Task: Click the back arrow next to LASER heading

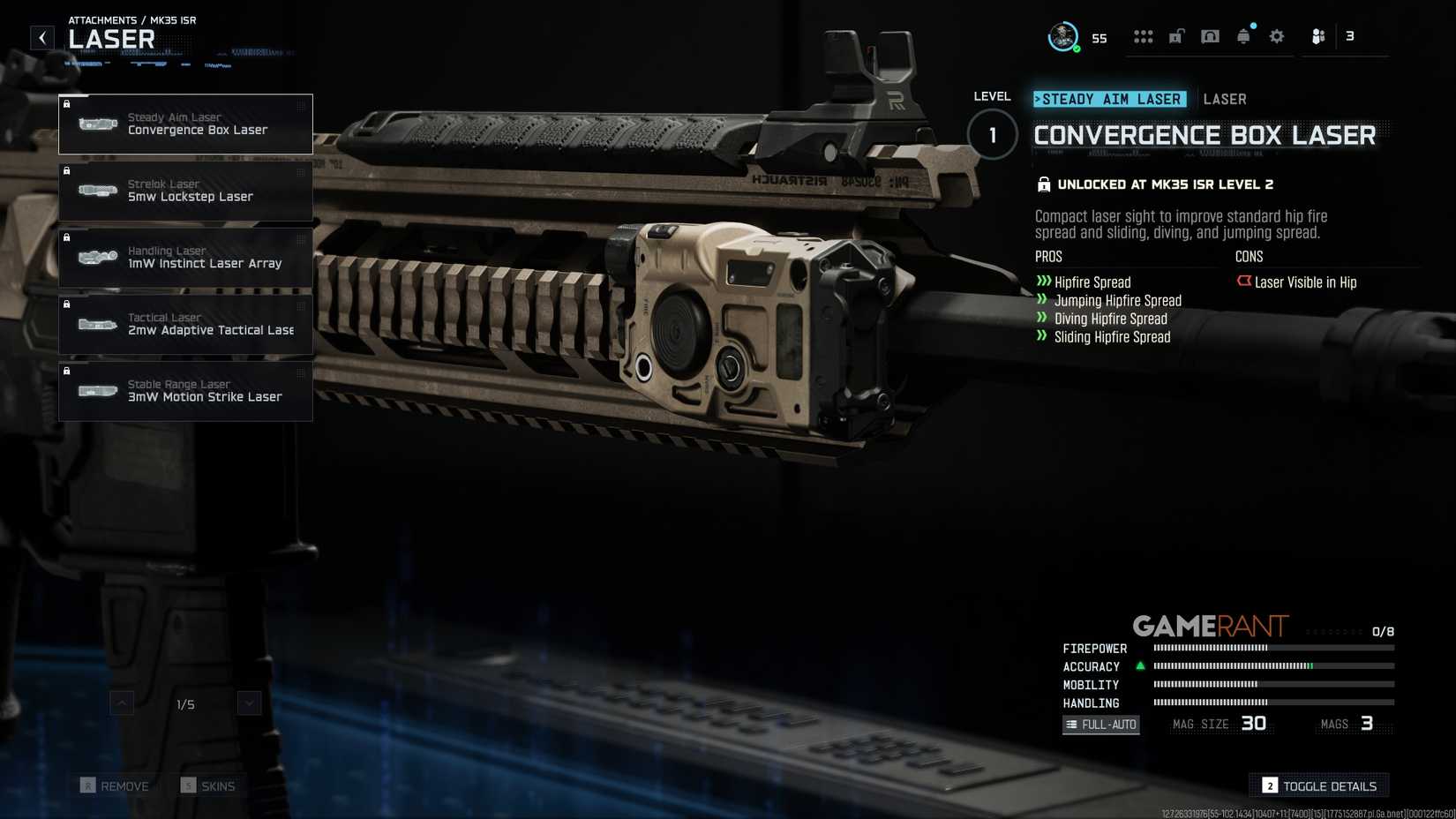Action: pos(41,36)
